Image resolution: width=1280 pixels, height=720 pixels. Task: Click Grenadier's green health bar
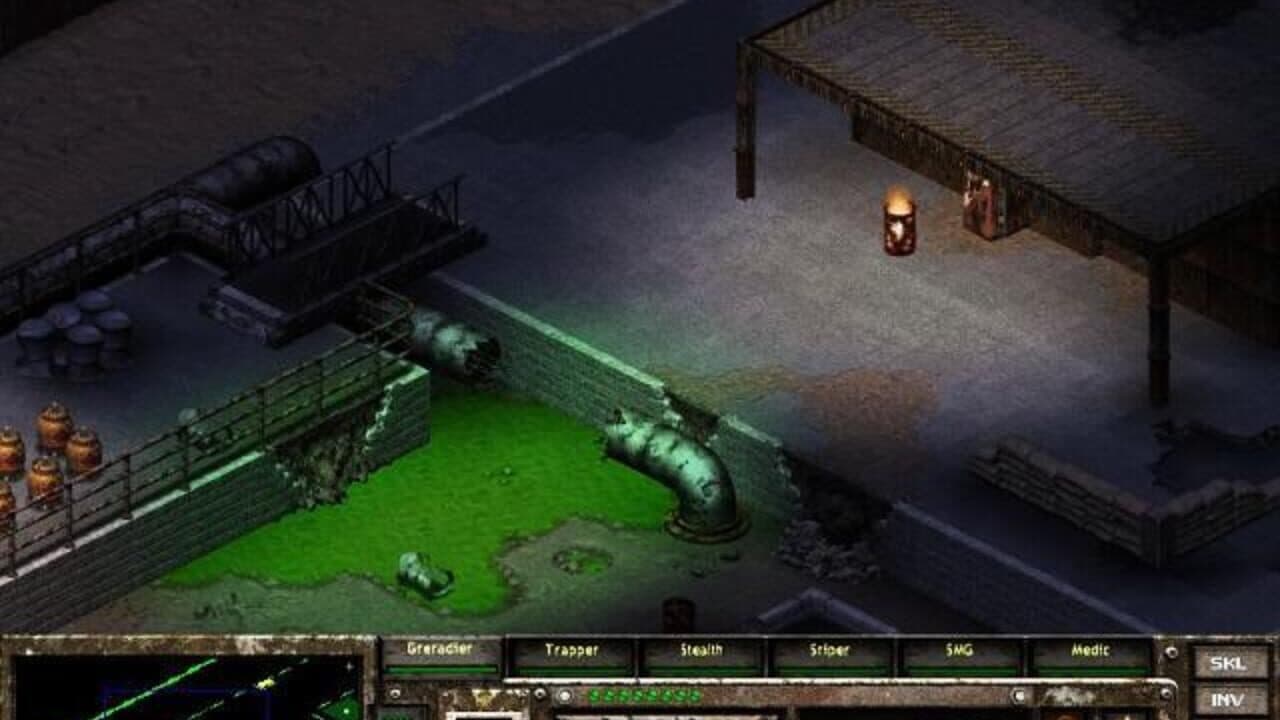442,668
